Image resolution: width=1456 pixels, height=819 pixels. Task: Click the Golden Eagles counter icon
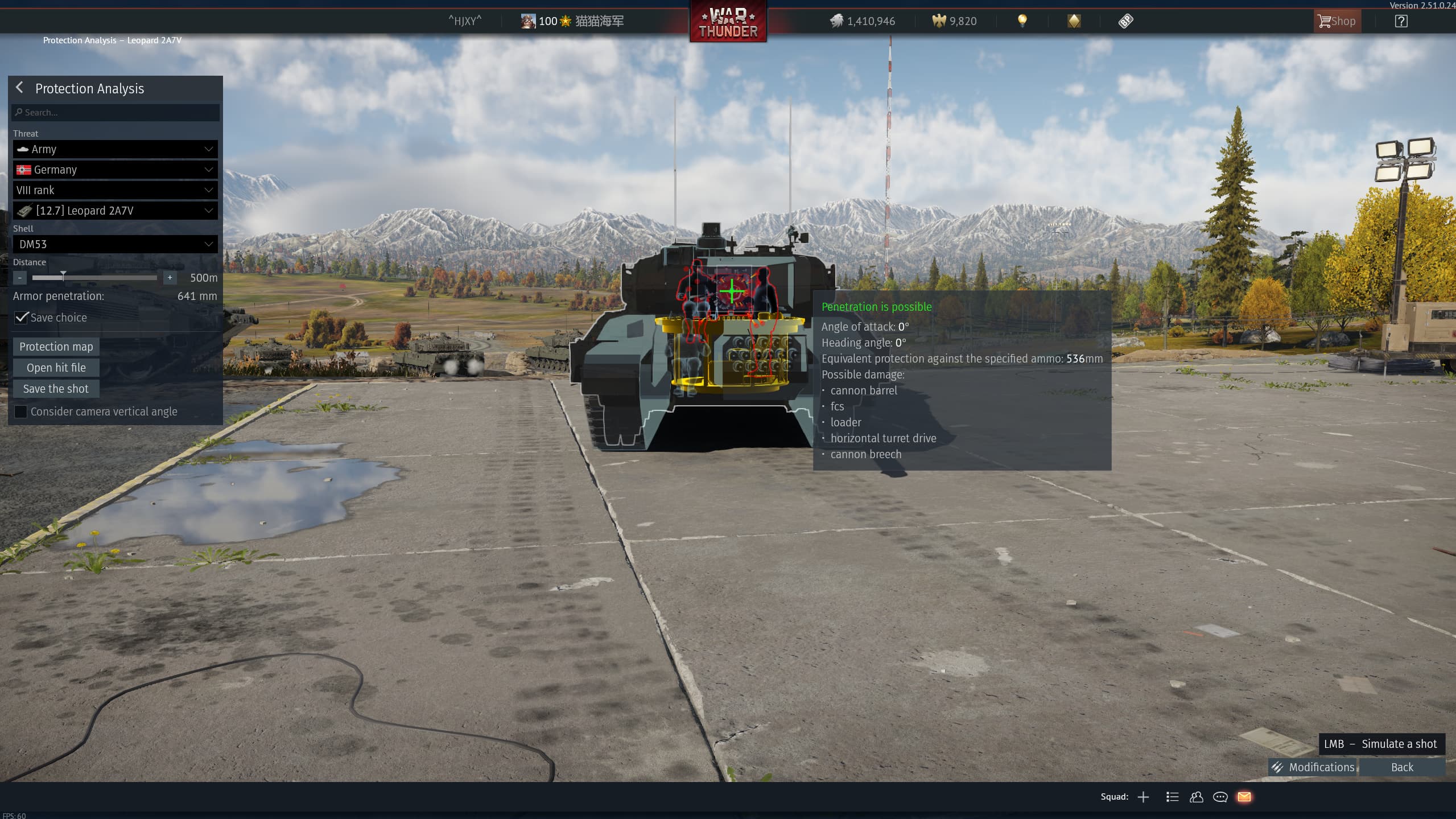940,21
